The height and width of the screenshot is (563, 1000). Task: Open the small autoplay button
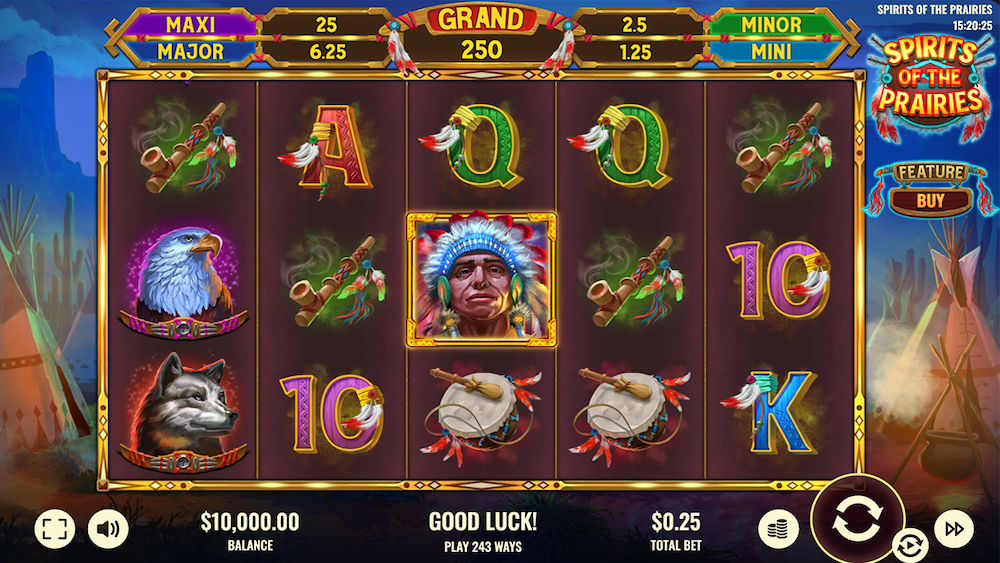[910, 545]
